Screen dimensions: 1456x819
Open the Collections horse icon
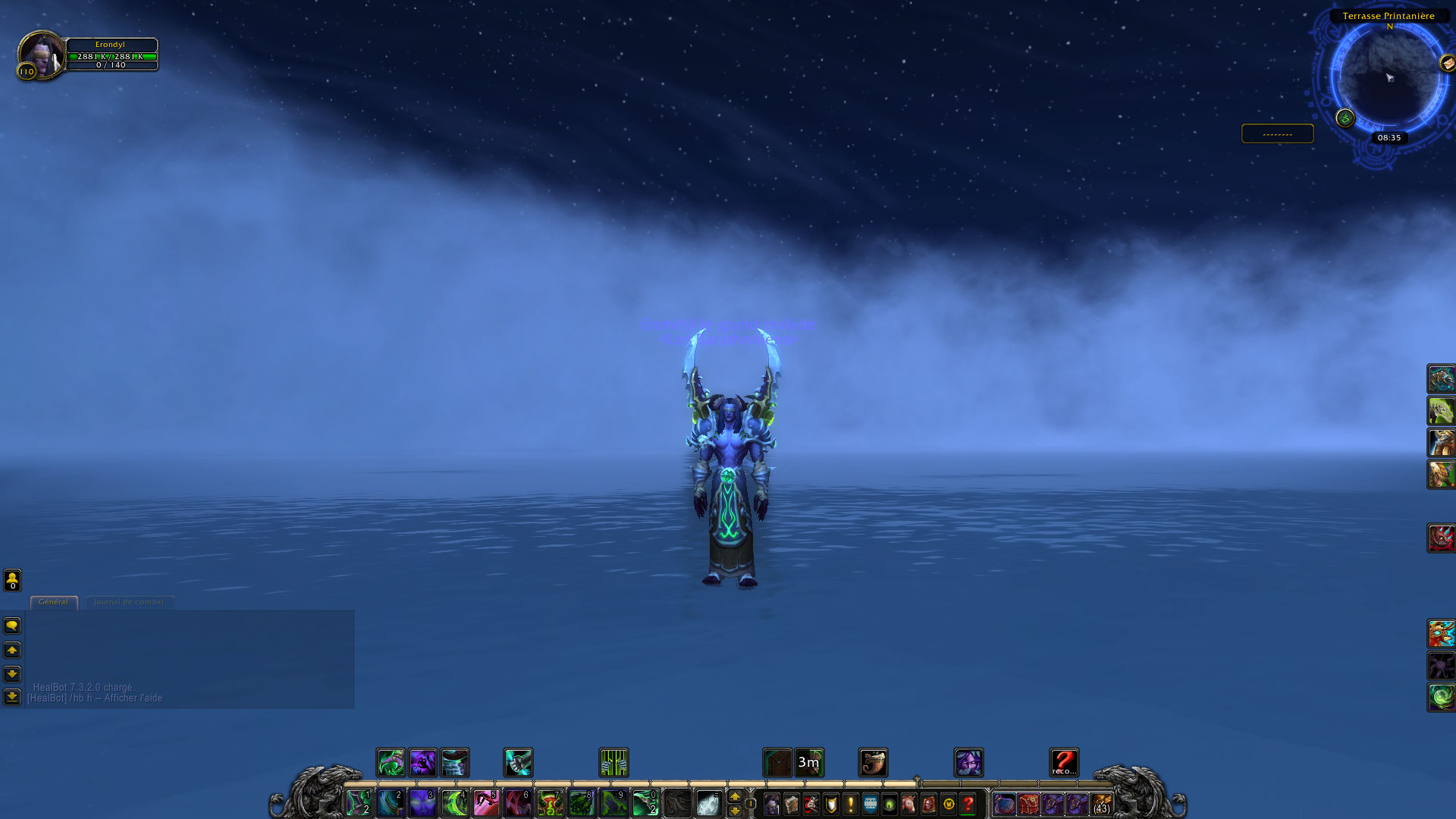908,803
